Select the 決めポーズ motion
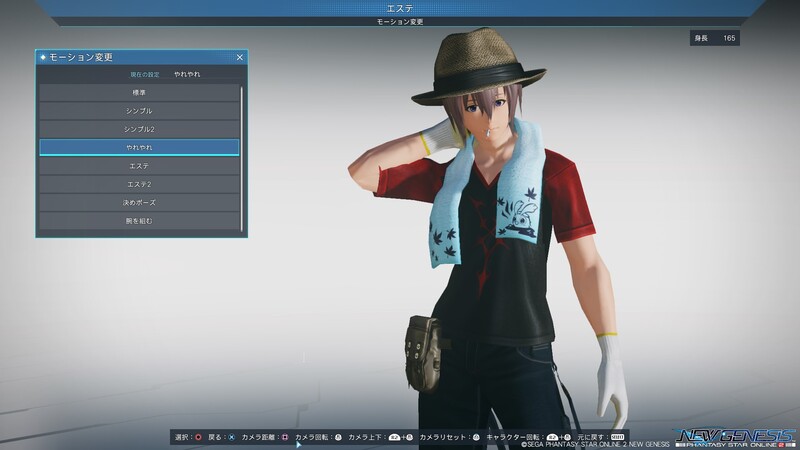 (139, 202)
